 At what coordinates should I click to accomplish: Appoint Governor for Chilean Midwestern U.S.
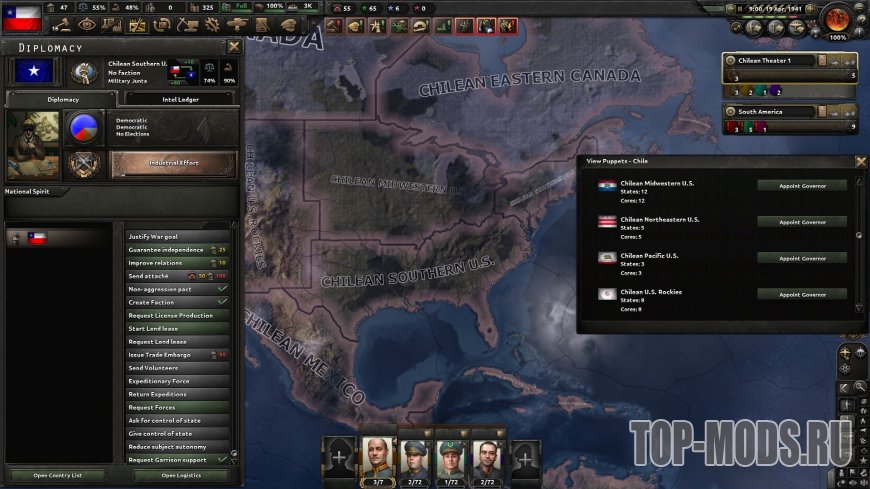(x=801, y=185)
